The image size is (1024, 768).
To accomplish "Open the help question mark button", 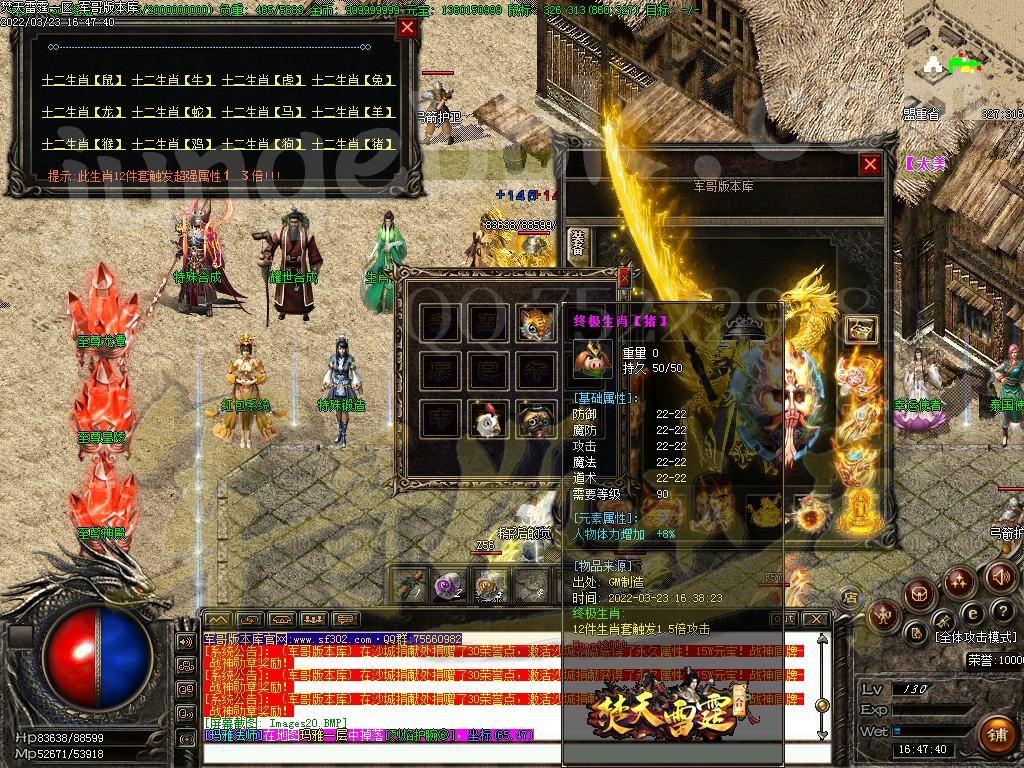I will click(x=1002, y=610).
